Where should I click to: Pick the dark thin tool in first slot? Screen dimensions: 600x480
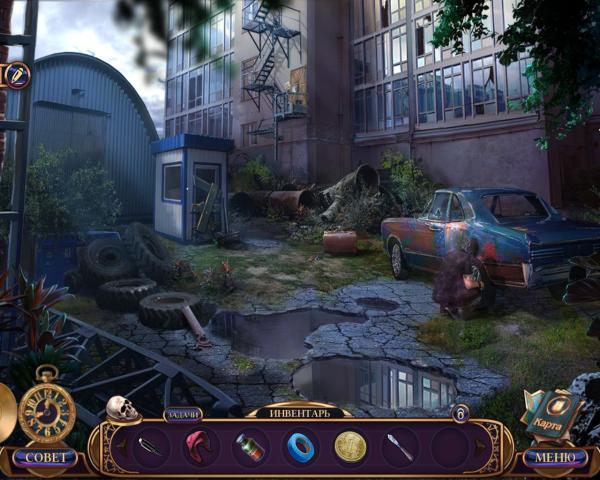coord(150,446)
